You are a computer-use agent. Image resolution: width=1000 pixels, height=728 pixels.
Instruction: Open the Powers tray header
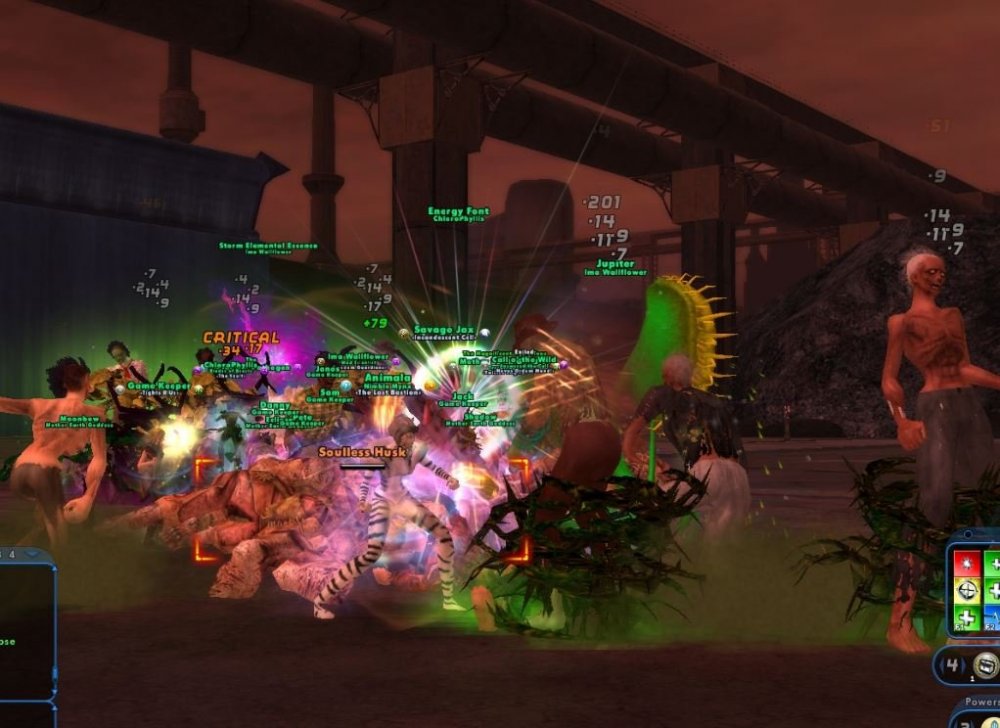click(x=980, y=702)
